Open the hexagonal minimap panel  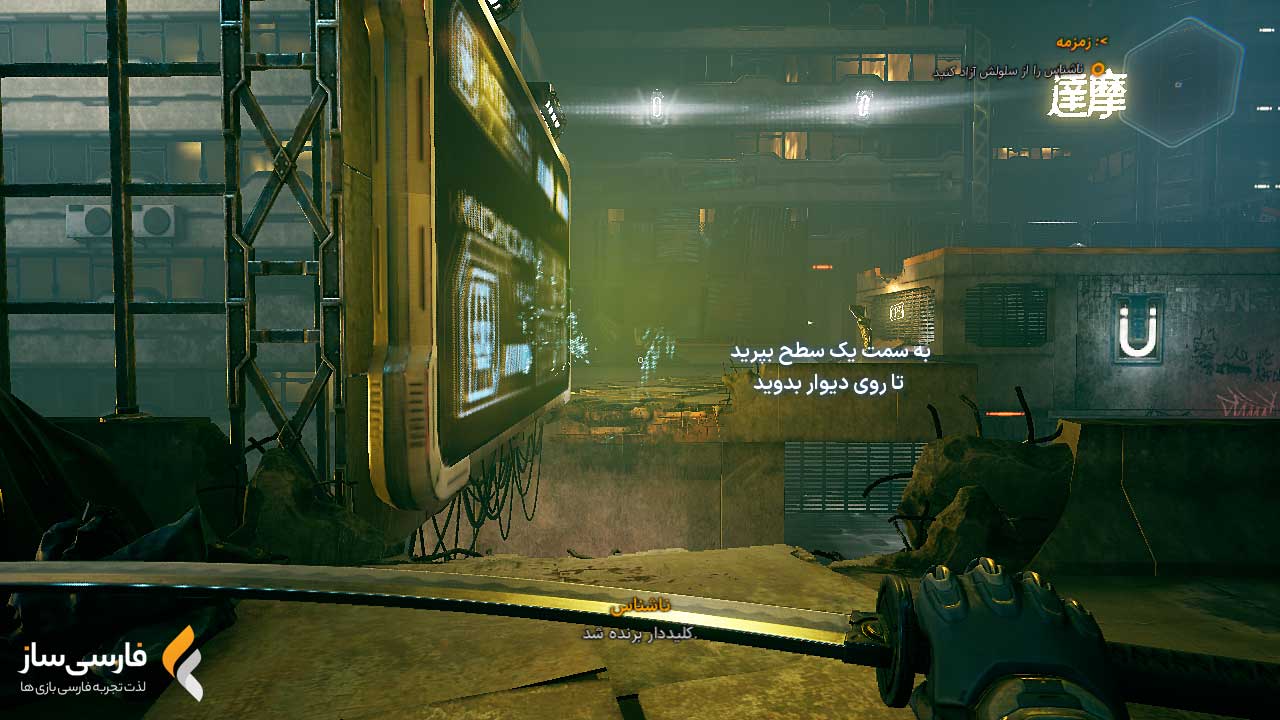[1181, 81]
